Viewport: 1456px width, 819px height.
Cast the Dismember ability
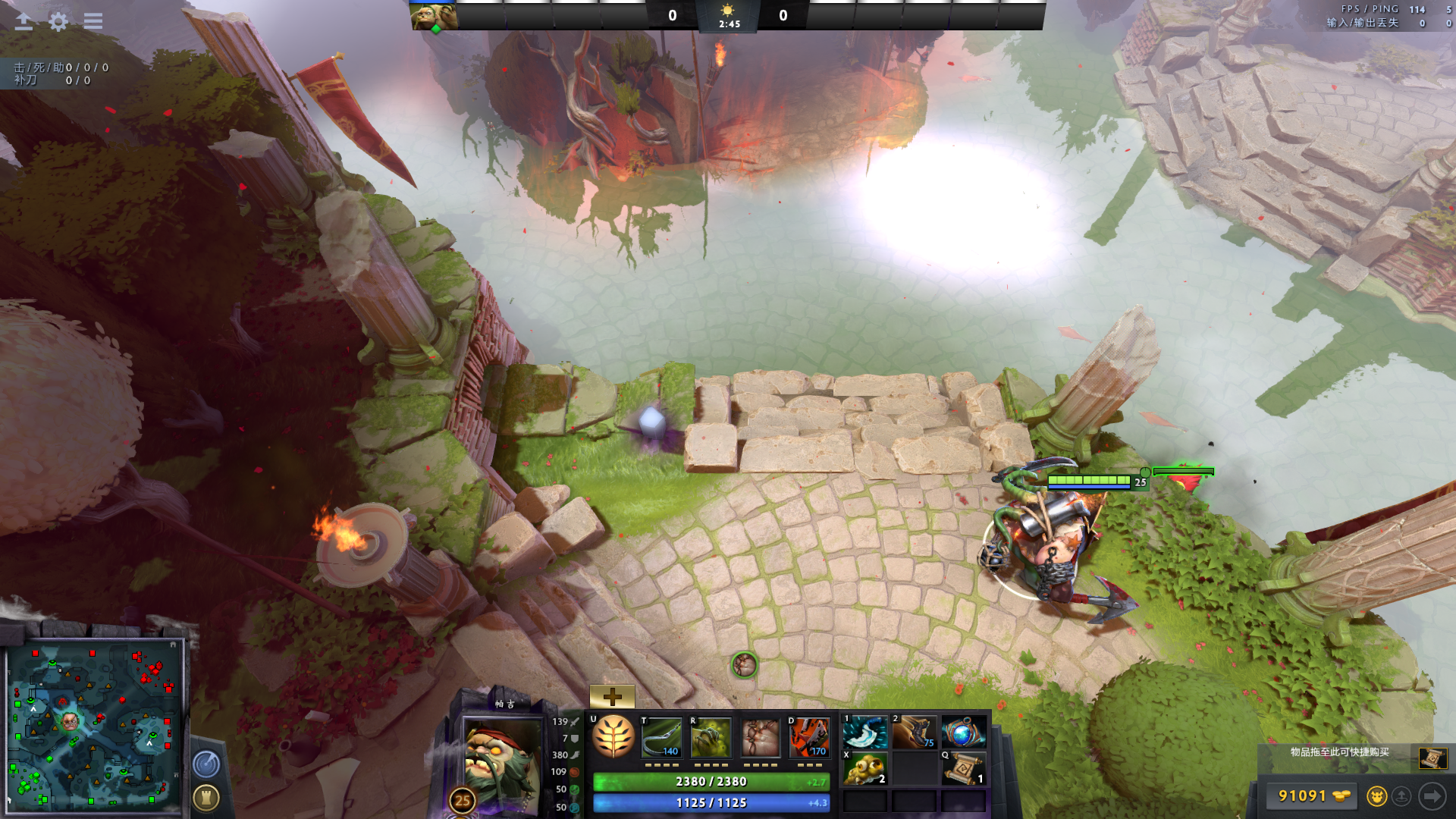[809, 737]
